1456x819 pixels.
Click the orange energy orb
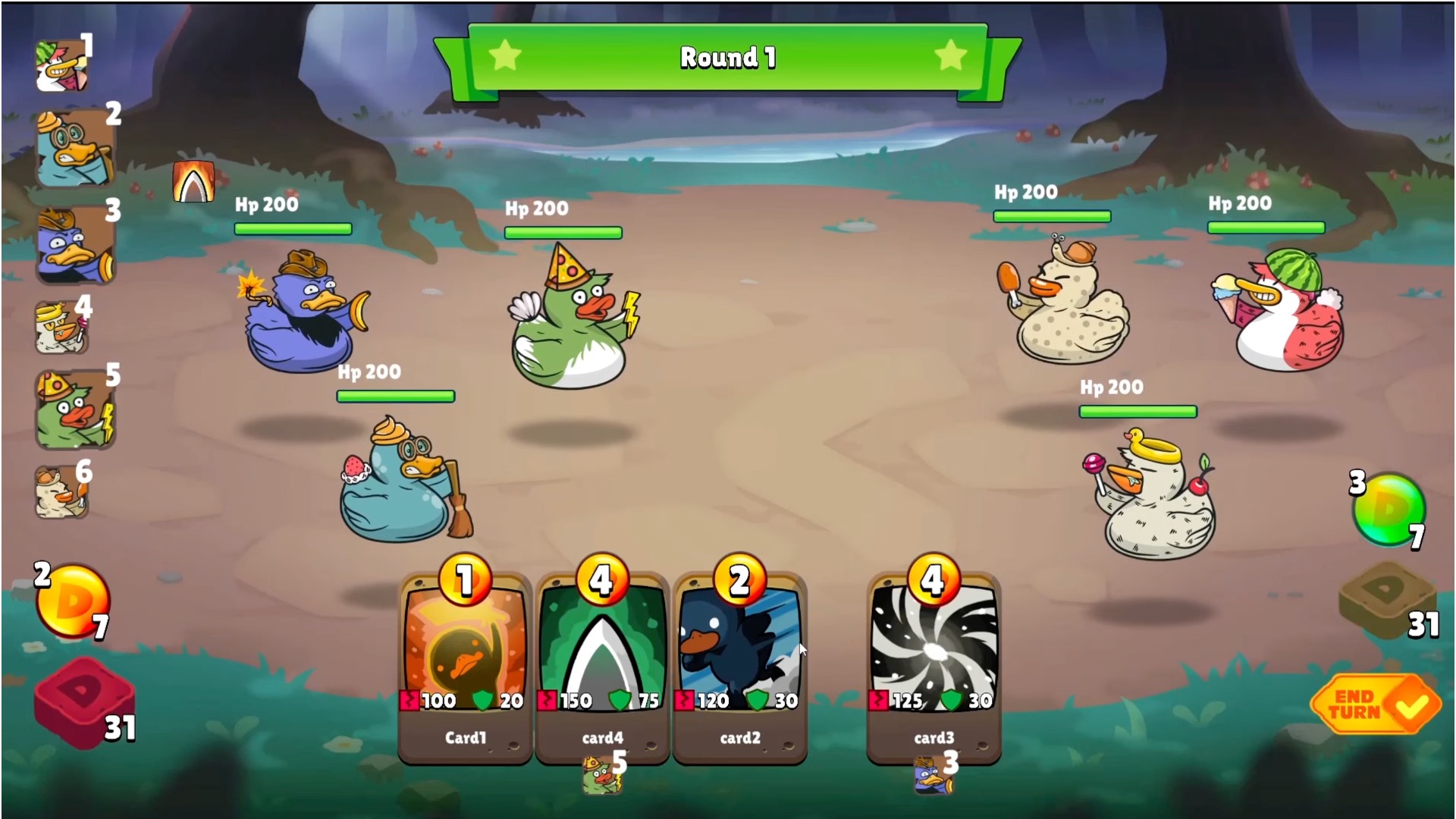point(73,599)
